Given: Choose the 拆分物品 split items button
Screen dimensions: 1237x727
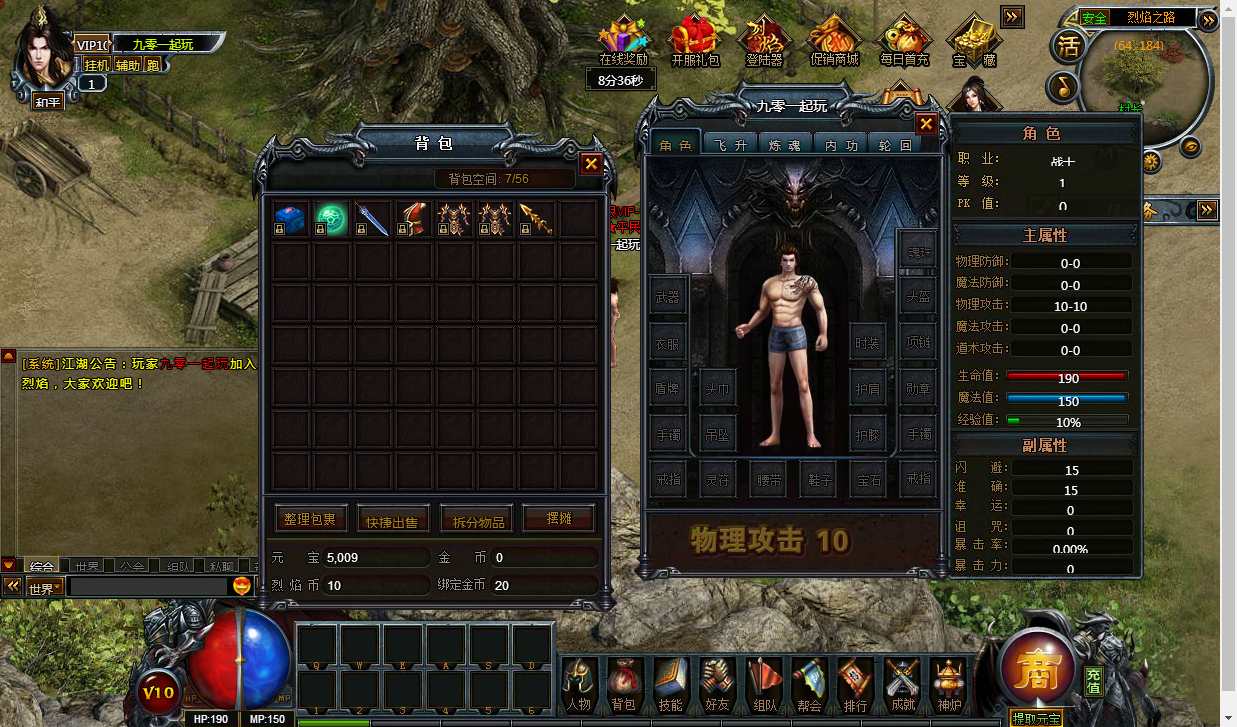Looking at the screenshot, I should [x=476, y=520].
